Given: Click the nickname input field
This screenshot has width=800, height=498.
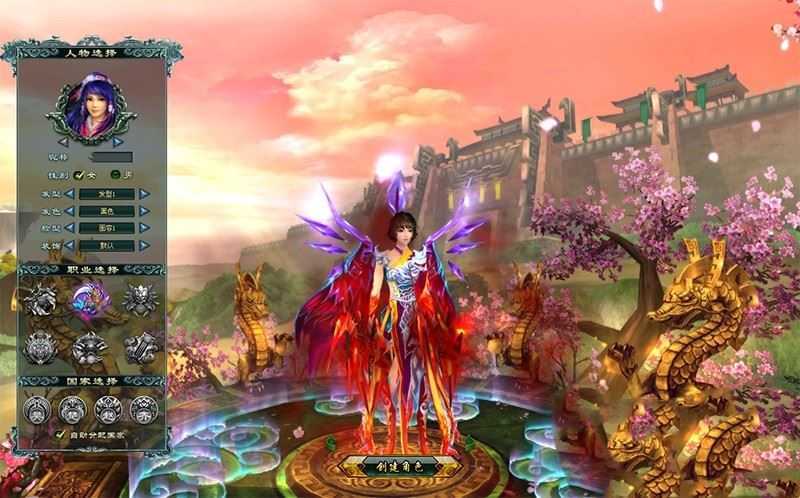Looking at the screenshot, I should [111, 157].
